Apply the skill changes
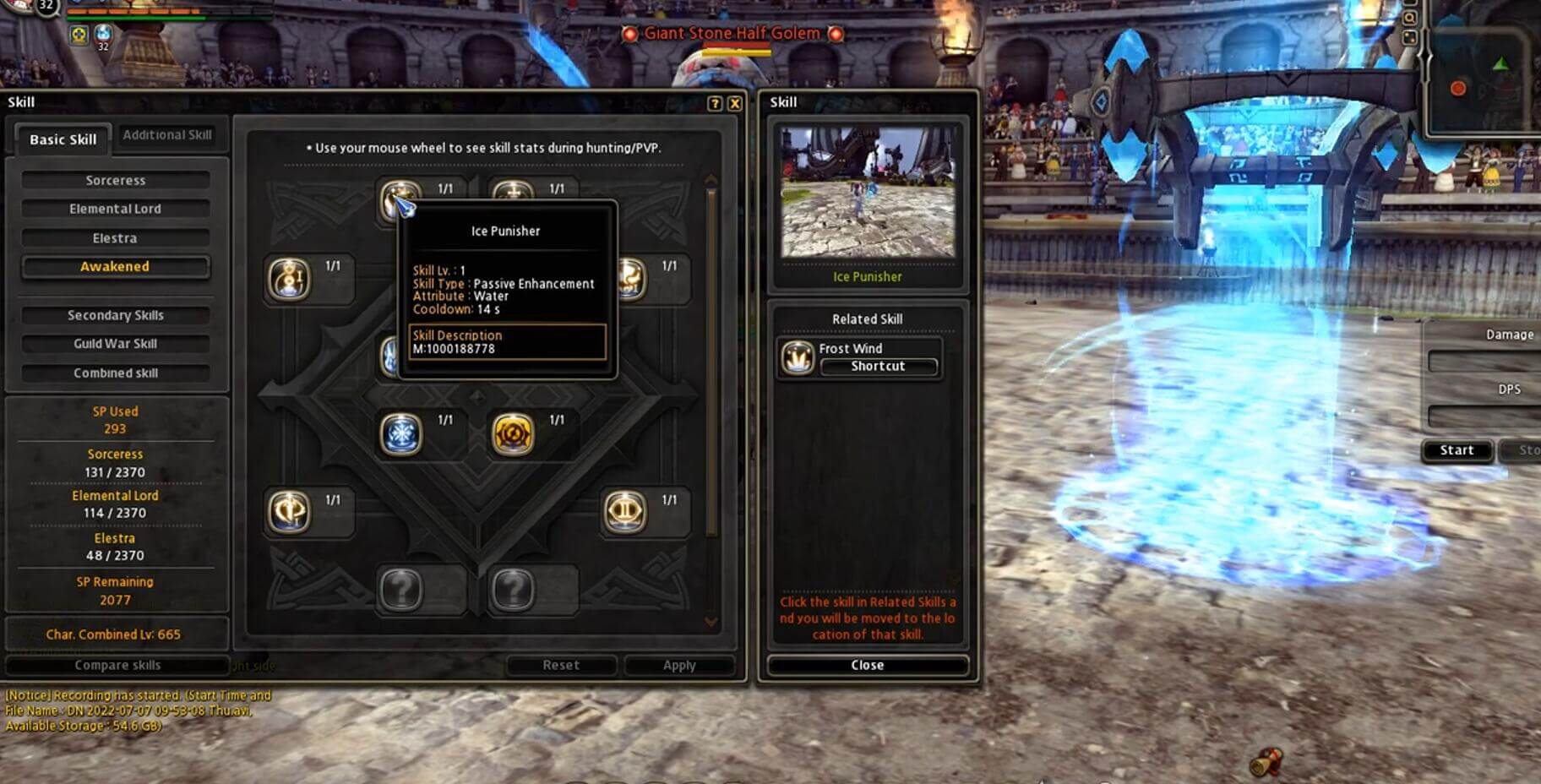The height and width of the screenshot is (784, 1541). [x=679, y=666]
